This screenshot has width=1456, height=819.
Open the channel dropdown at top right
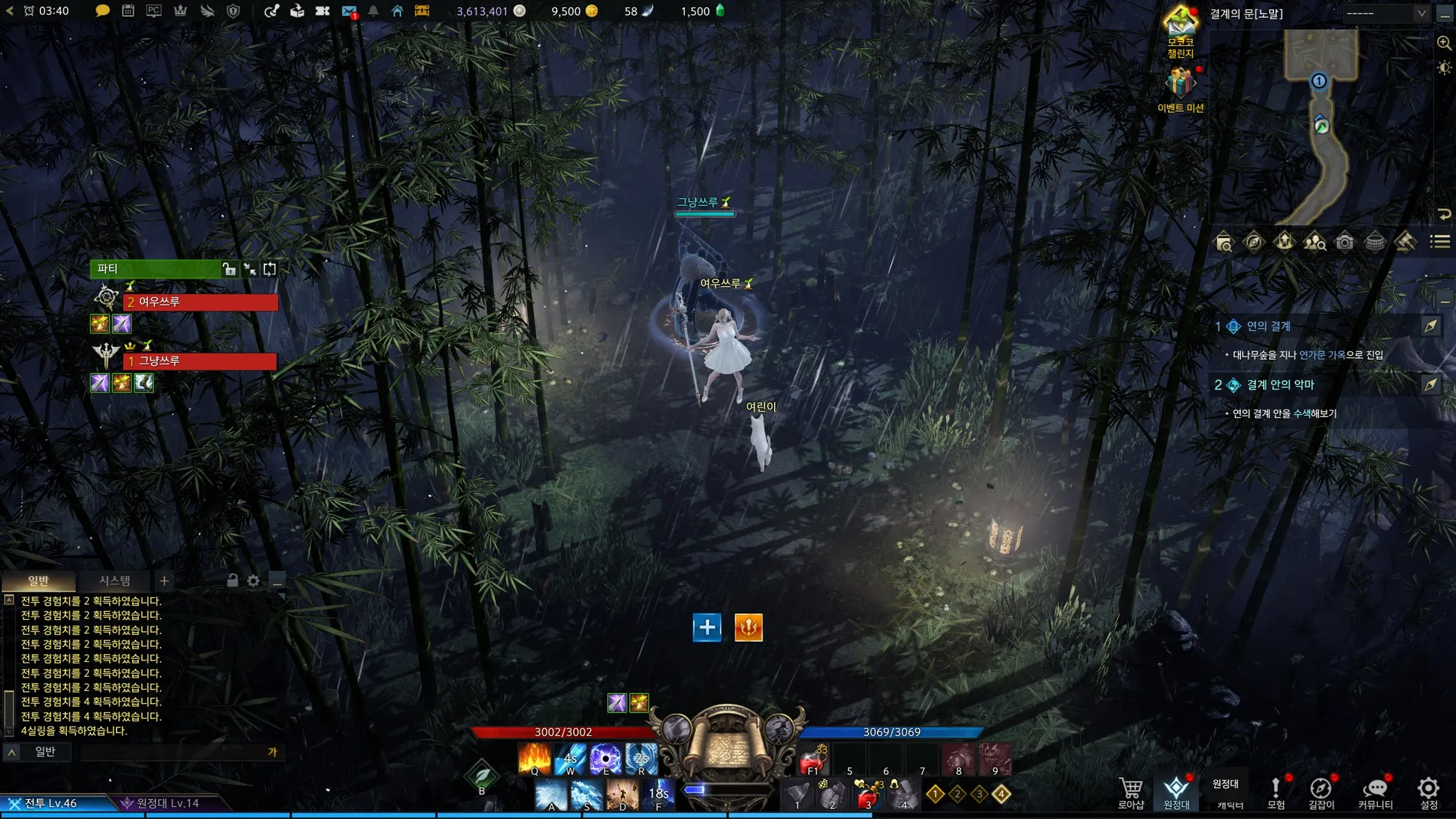[1385, 14]
